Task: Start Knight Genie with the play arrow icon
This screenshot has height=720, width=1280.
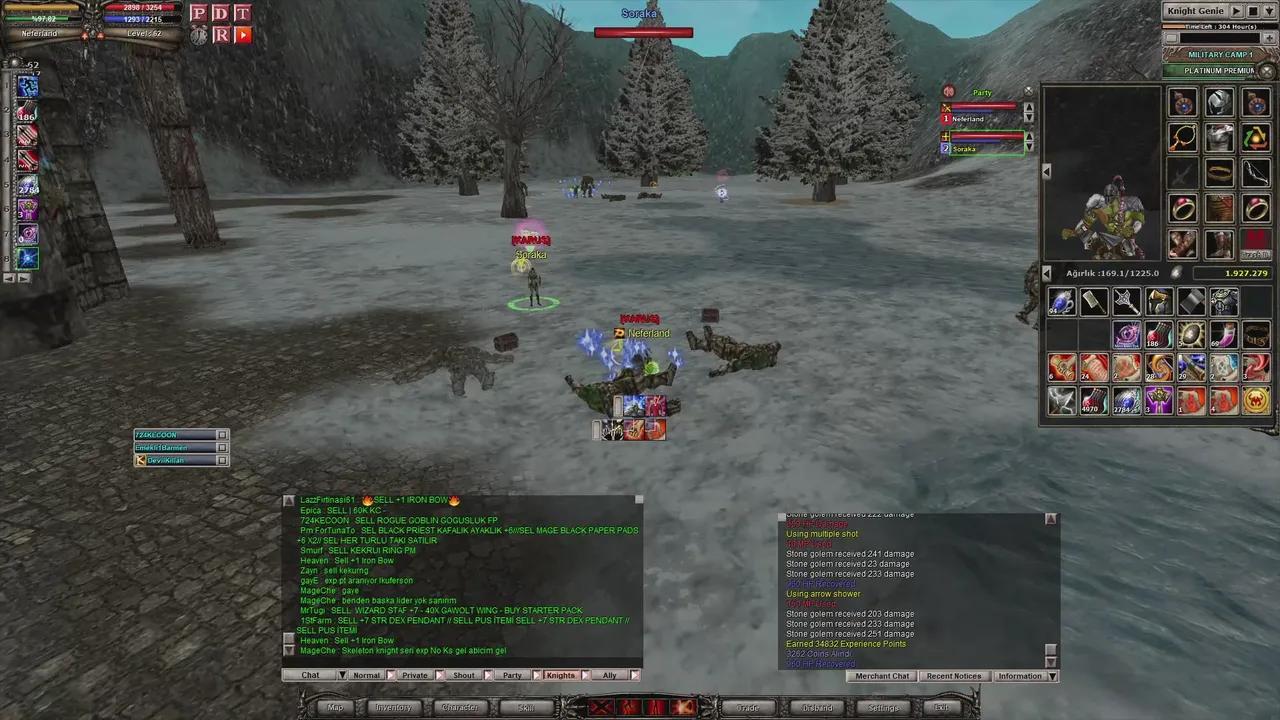Action: (x=1237, y=11)
